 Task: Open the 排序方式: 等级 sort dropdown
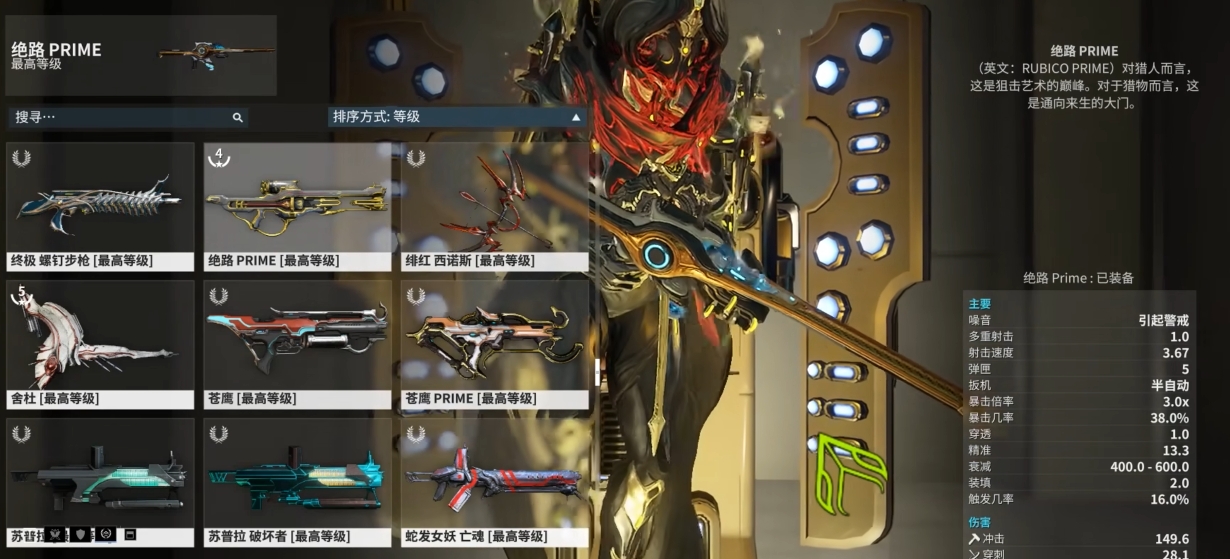click(x=457, y=117)
